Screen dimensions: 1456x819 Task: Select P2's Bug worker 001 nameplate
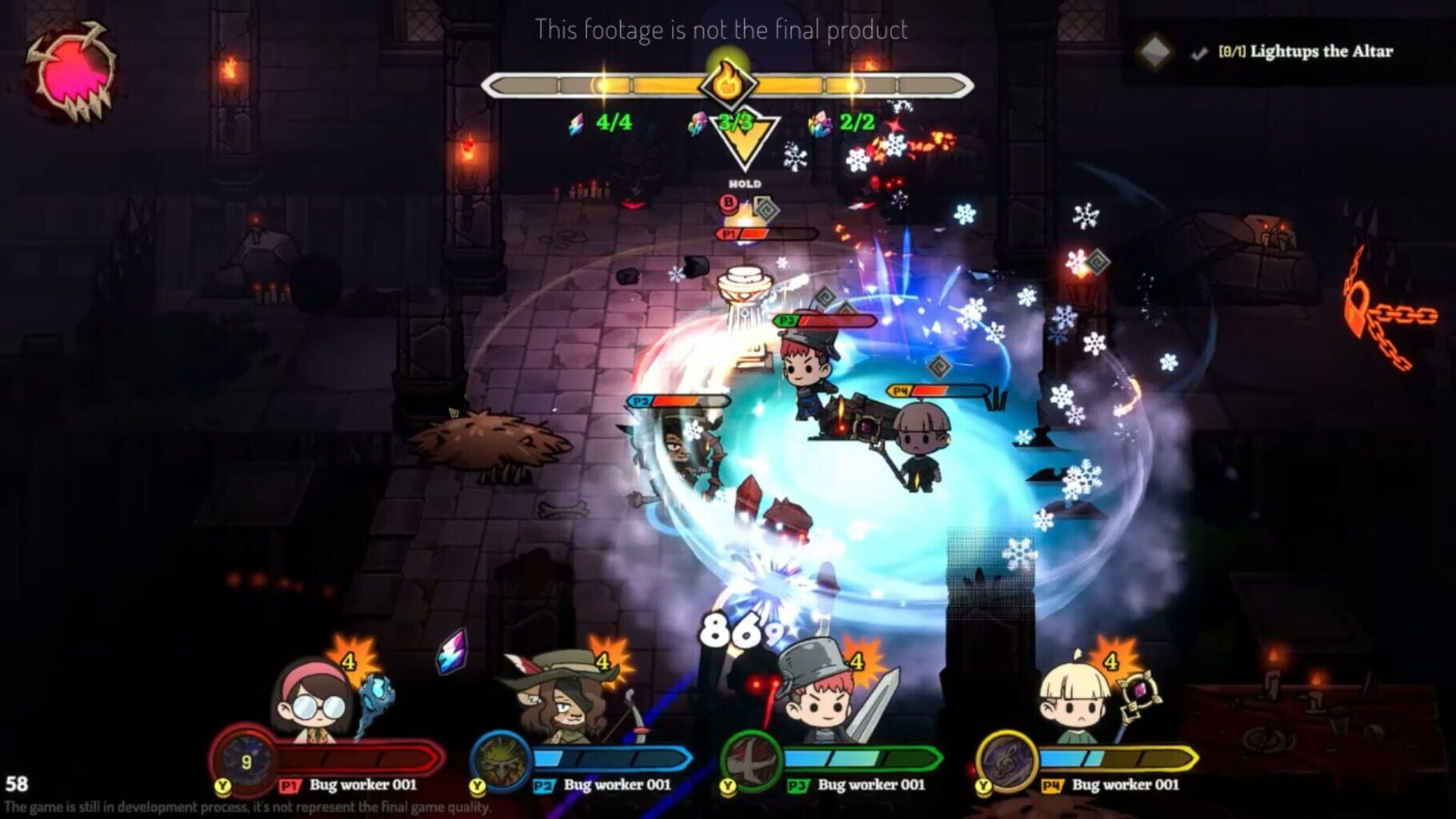pyautogui.click(x=618, y=786)
